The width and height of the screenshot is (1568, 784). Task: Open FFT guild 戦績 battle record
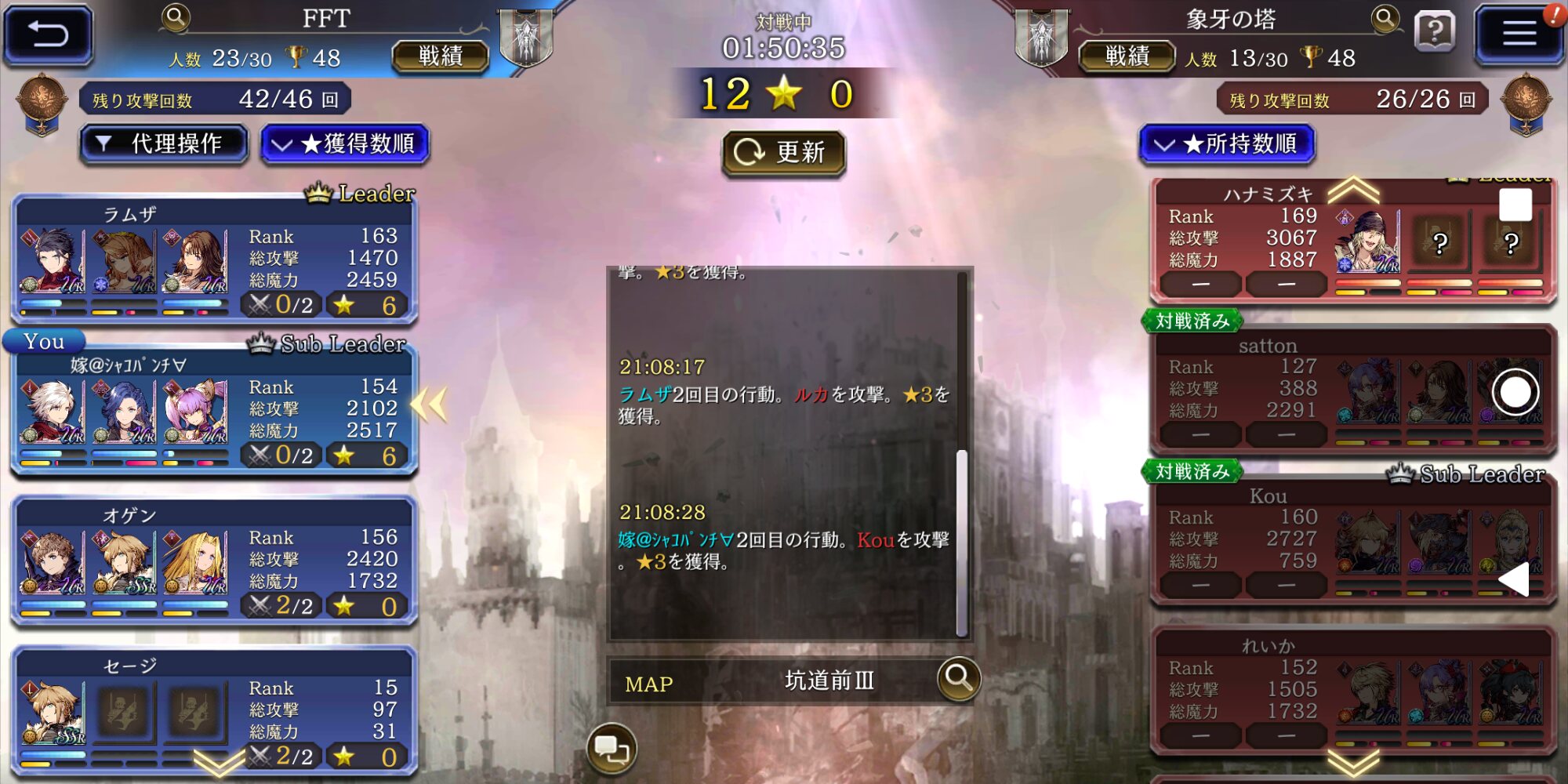[x=440, y=56]
